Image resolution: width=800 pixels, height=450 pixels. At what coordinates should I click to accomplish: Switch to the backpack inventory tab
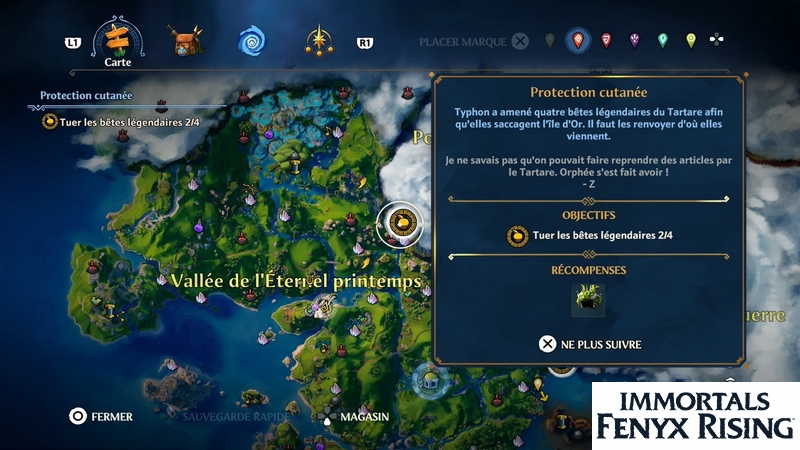(x=185, y=41)
